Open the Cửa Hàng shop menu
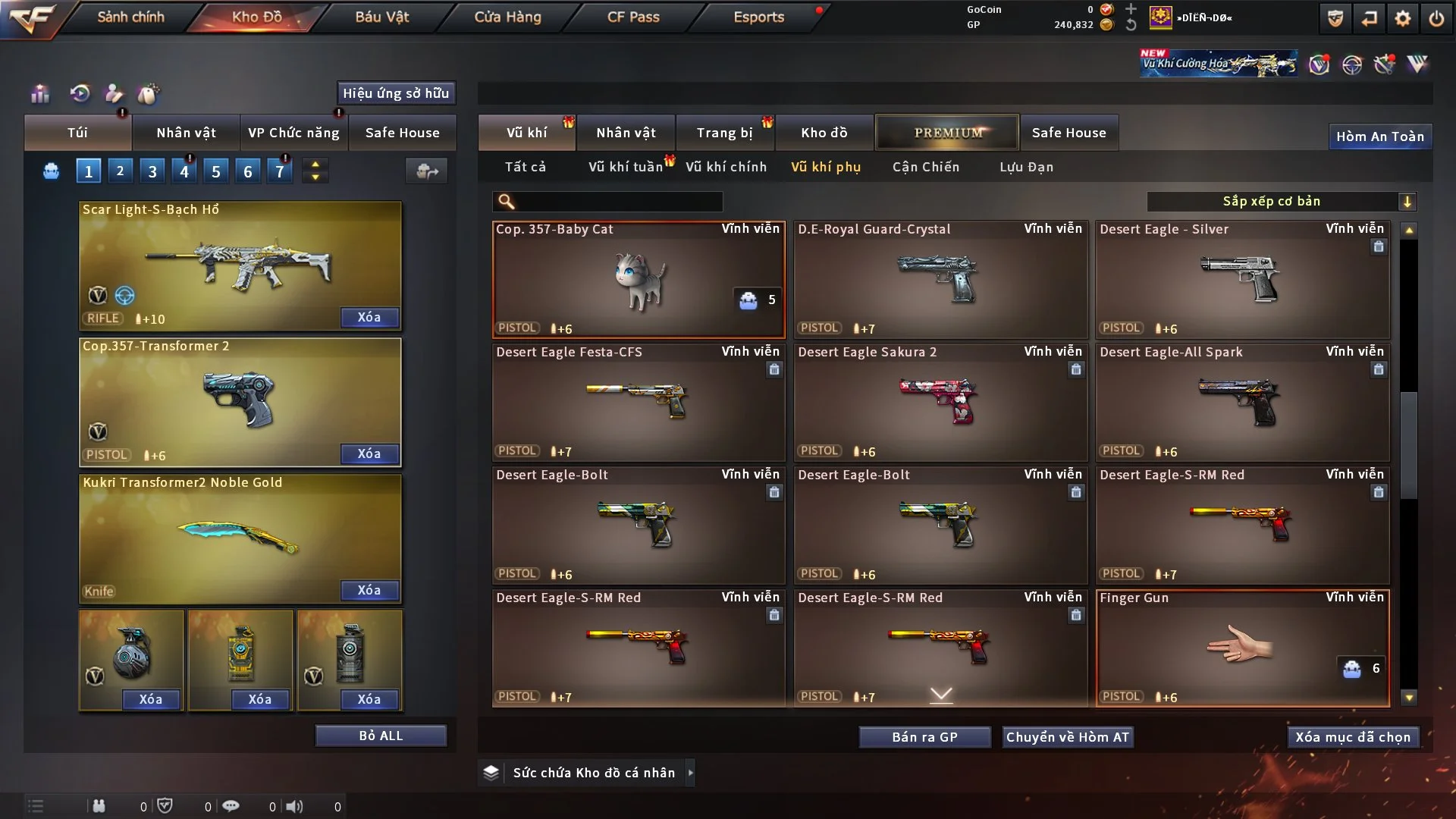Image resolution: width=1456 pixels, height=819 pixels. tap(507, 17)
